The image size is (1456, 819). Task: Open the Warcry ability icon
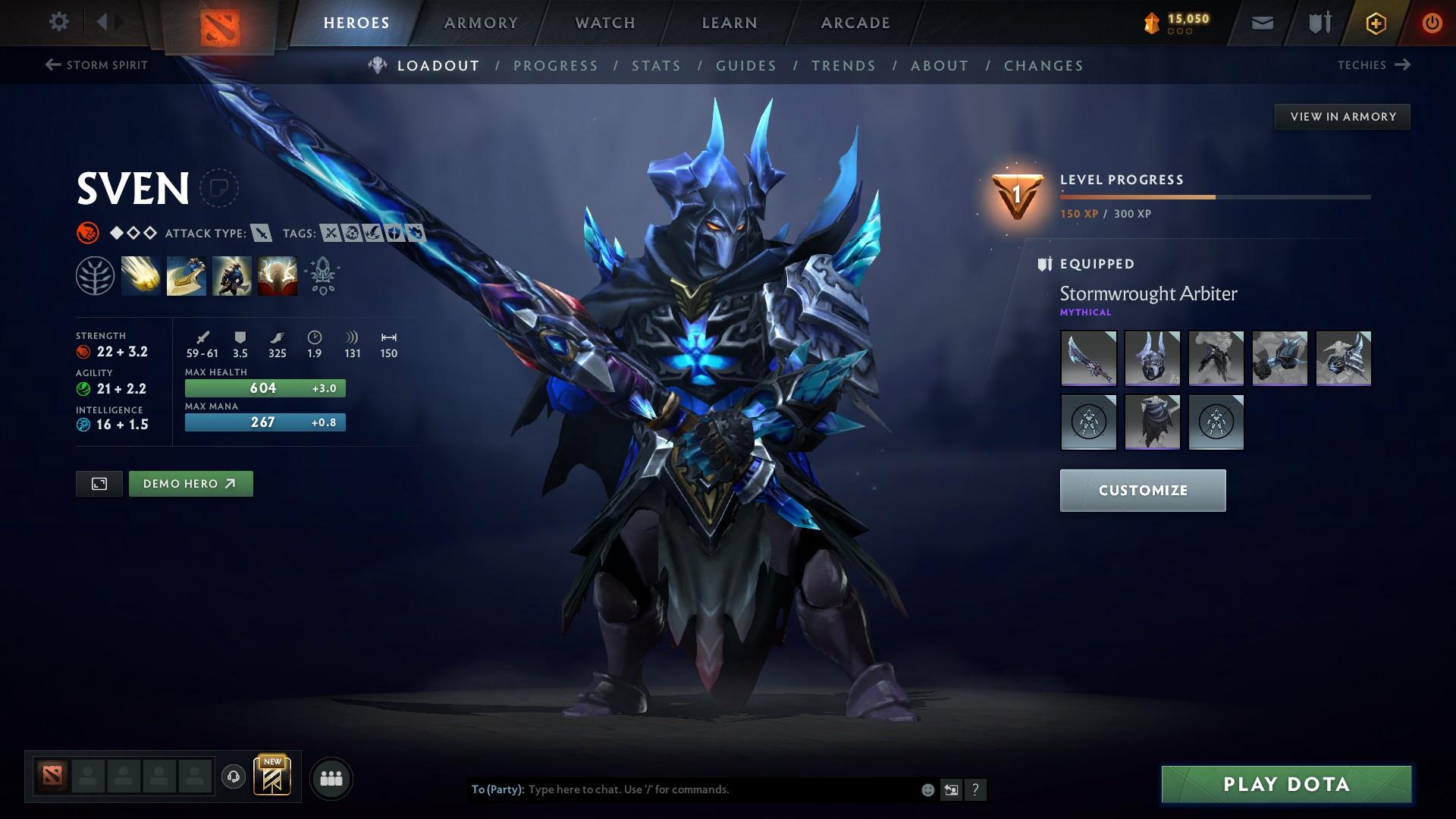click(231, 275)
